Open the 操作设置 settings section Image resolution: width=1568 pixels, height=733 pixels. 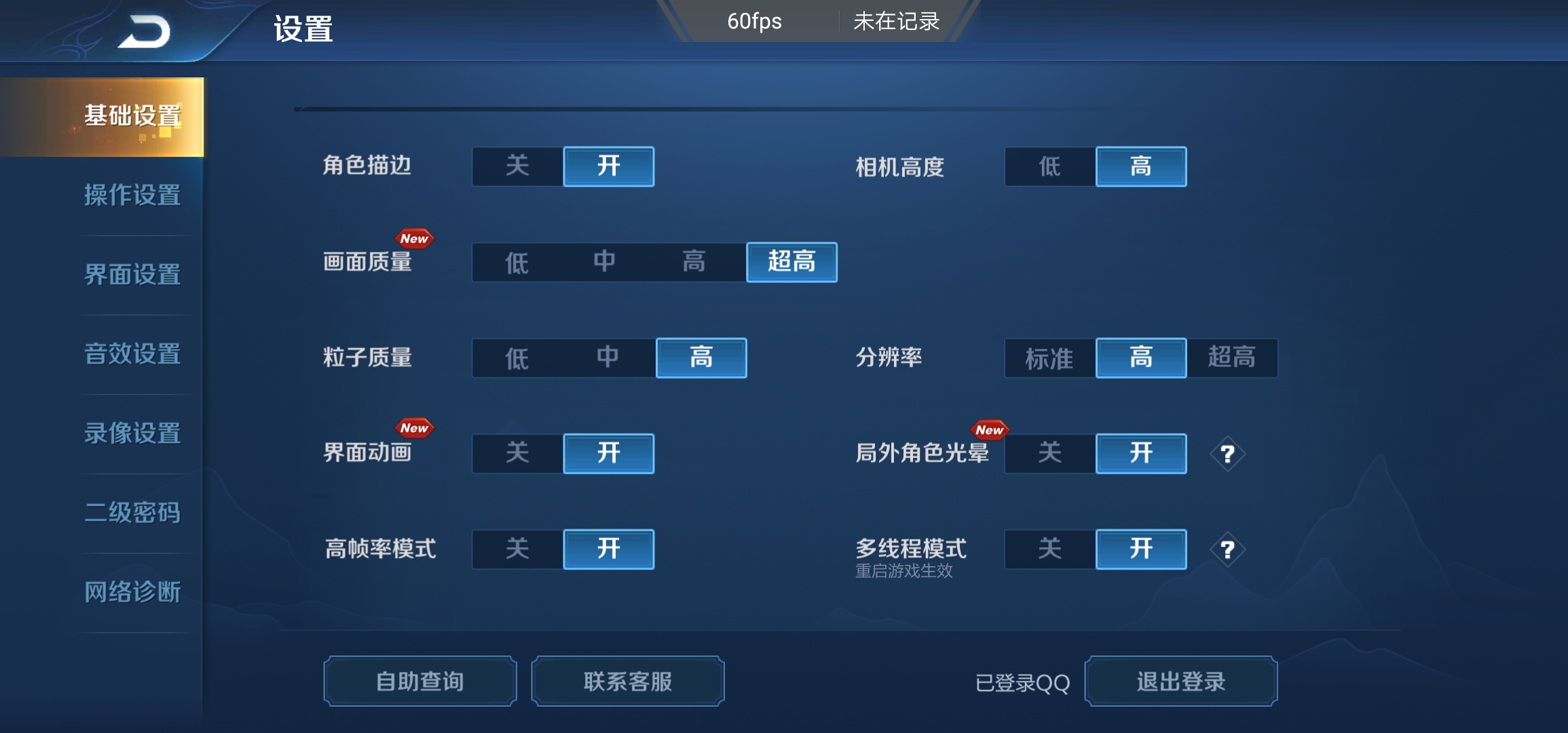[132, 195]
